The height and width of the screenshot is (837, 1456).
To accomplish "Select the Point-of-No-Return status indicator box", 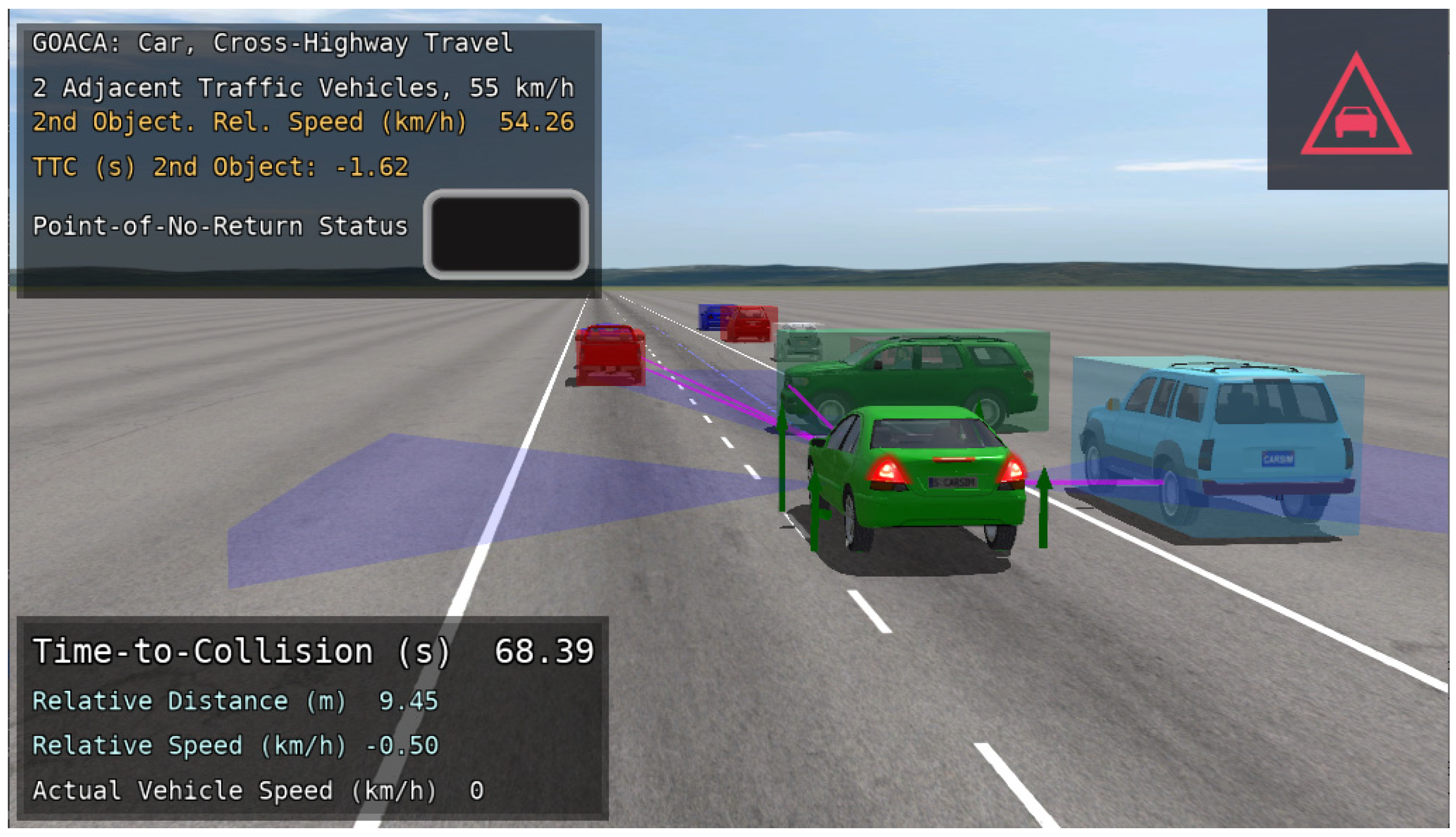I will click(506, 234).
